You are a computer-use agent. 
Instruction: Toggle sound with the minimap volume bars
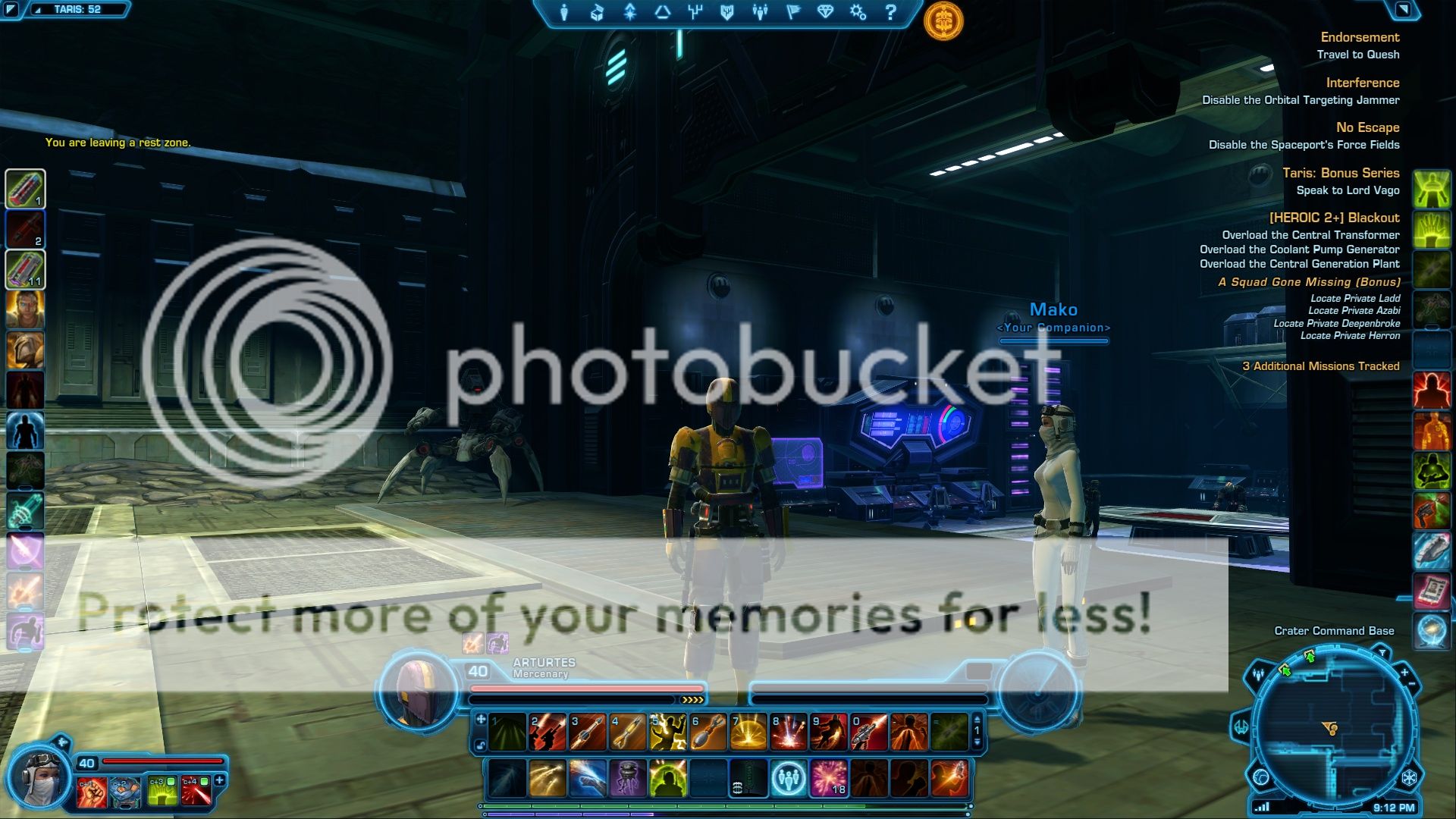click(1261, 806)
